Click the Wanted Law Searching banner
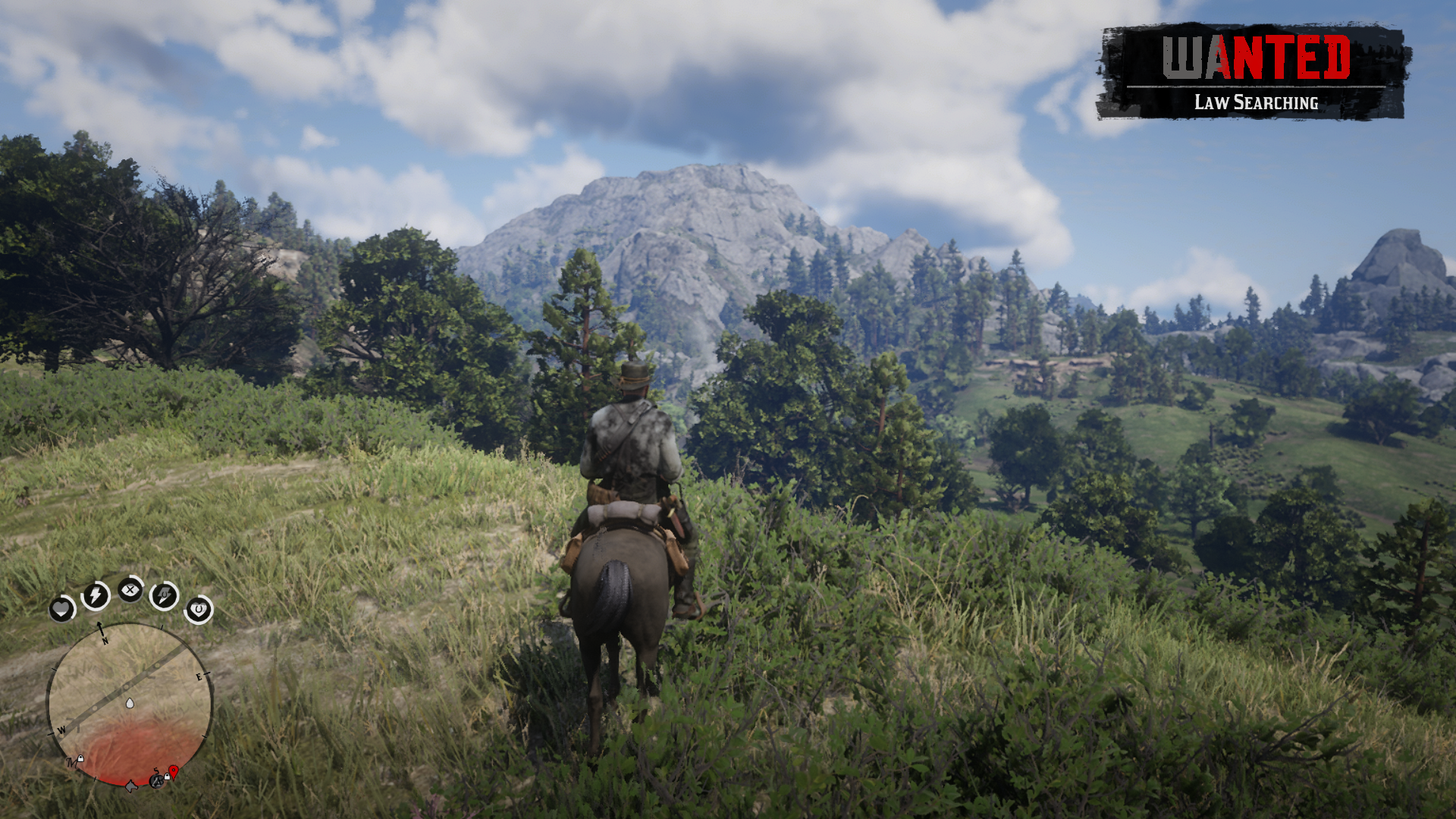Image resolution: width=1456 pixels, height=819 pixels. 1254,72
